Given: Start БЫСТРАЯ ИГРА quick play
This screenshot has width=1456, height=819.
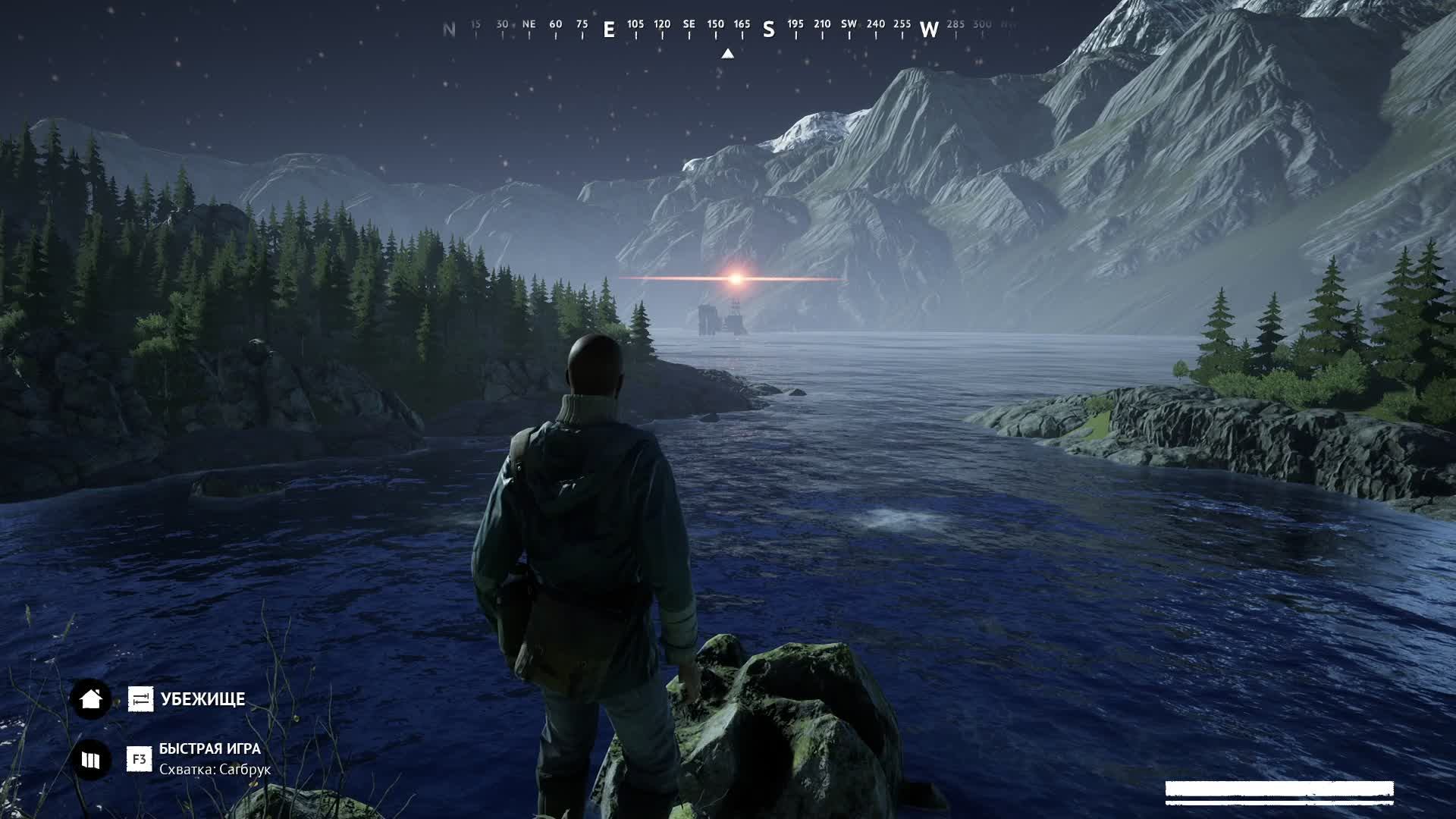Looking at the screenshot, I should 209,749.
